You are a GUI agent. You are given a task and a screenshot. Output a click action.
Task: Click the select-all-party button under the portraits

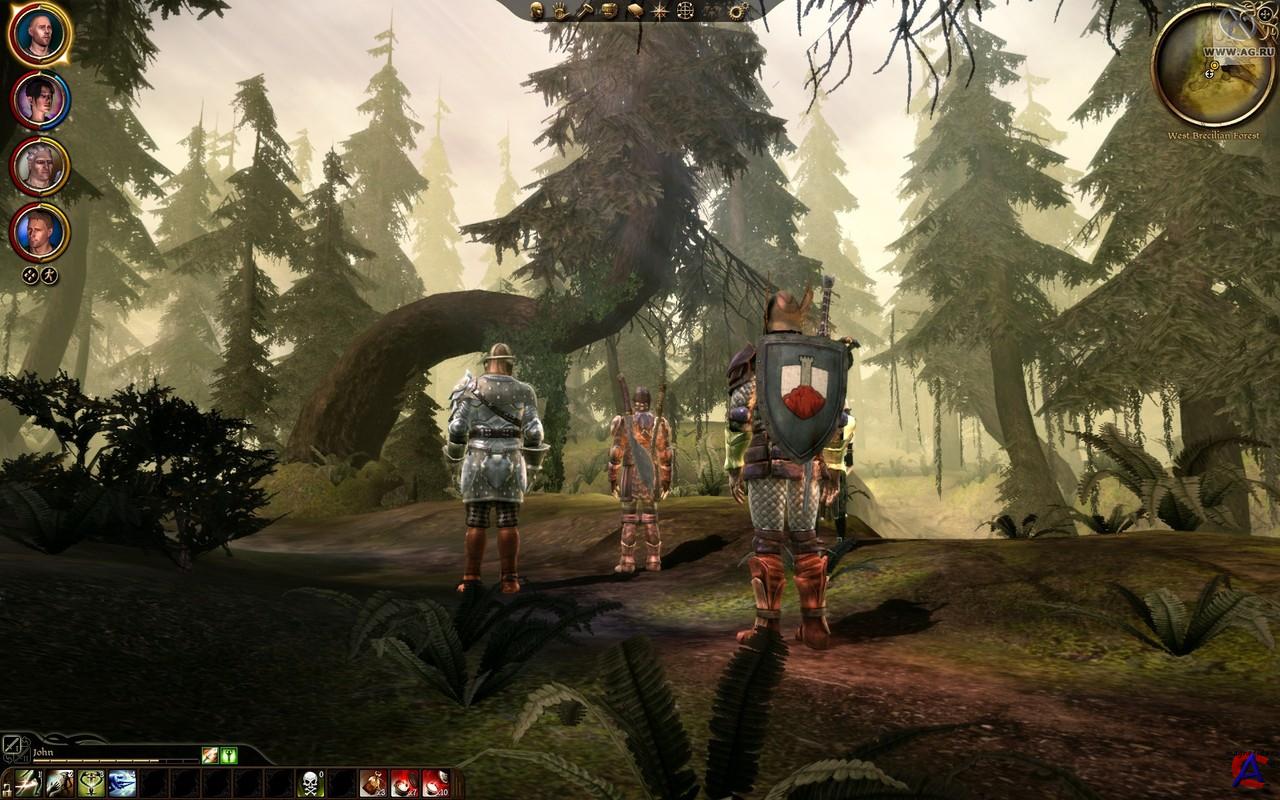click(x=30, y=275)
